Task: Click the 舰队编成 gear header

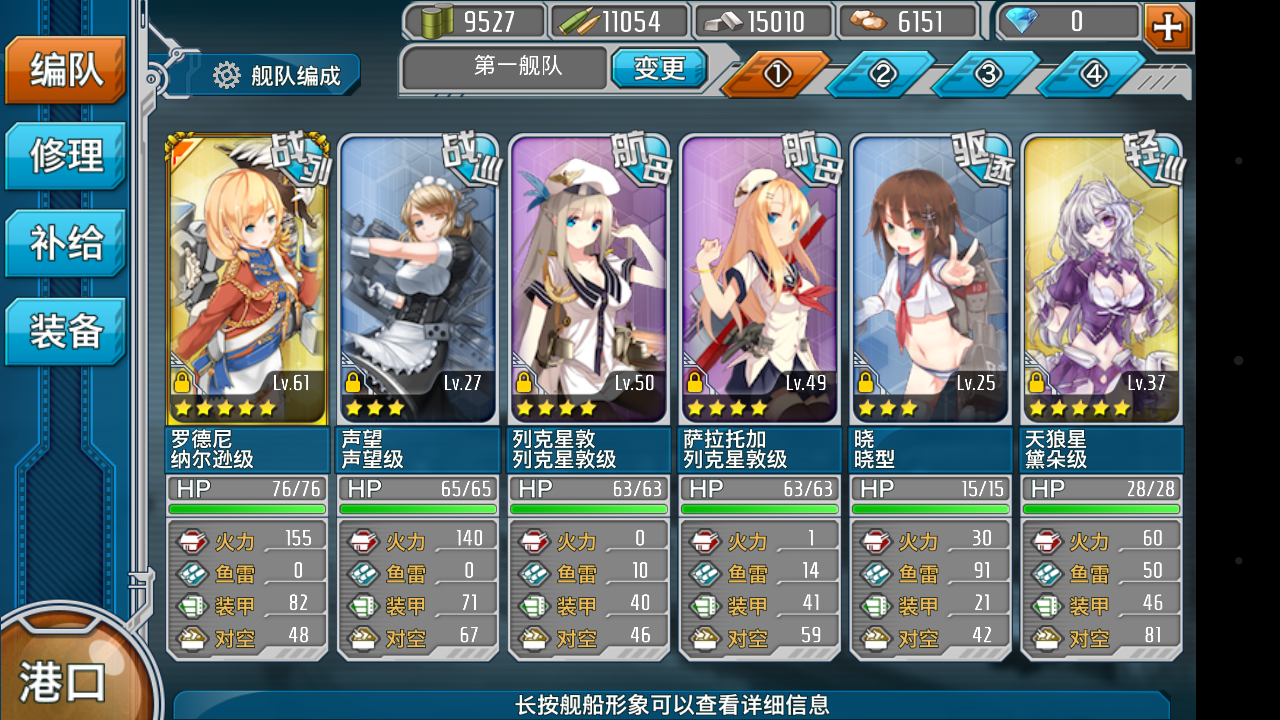Action: pos(276,75)
